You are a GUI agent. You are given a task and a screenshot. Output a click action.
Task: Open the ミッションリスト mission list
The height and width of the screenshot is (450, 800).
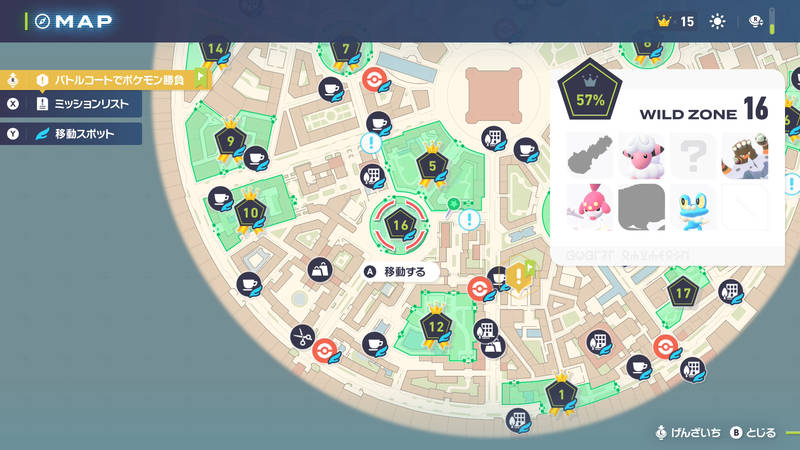76,104
